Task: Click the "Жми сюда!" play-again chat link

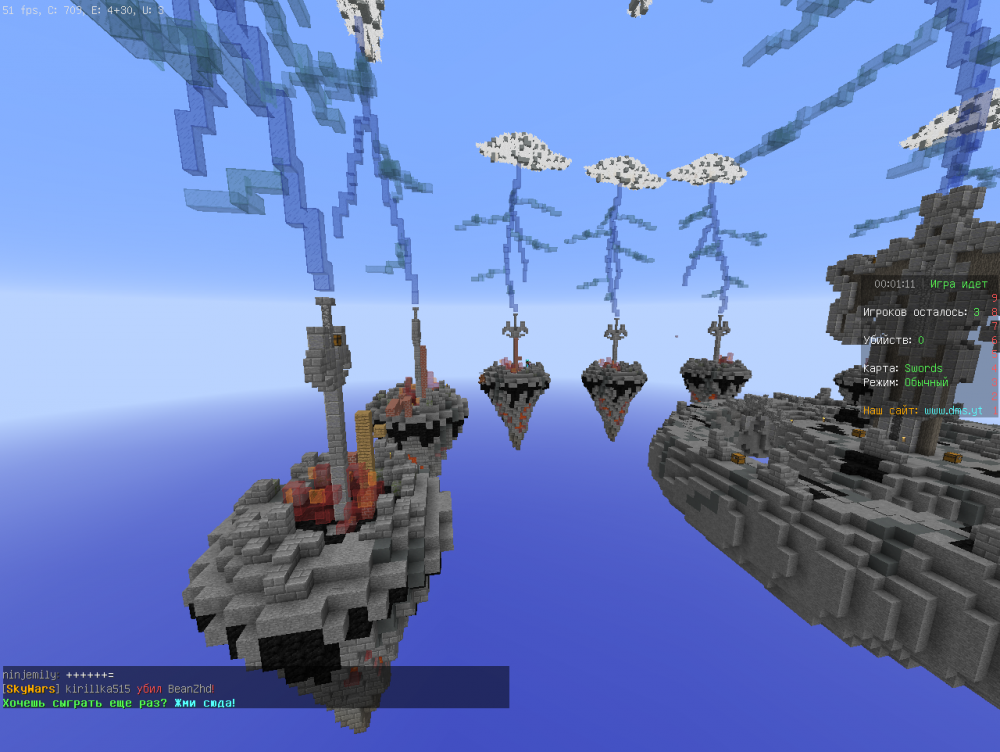Action: pyautogui.click(x=204, y=703)
